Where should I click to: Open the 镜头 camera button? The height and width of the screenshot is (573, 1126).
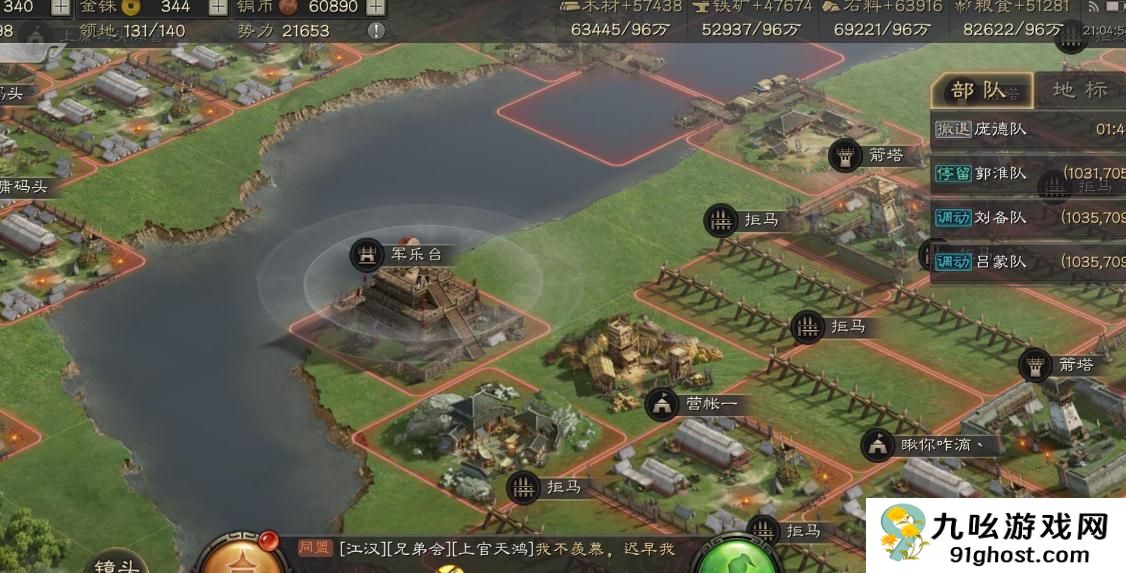pyautogui.click(x=118, y=561)
